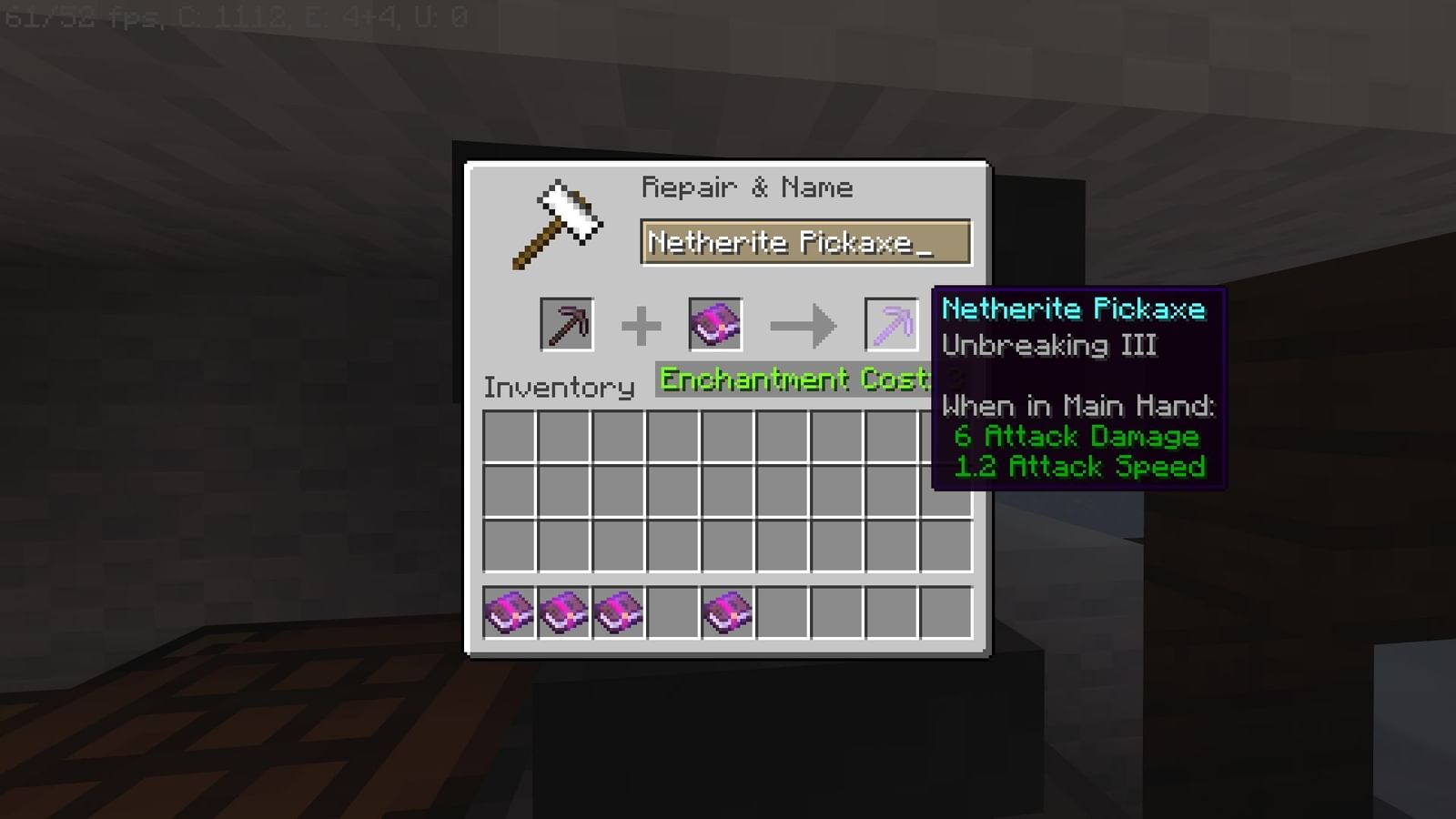This screenshot has width=1456, height=819.
Task: Click the 1.2 Attack Speed stat line
Action: pyautogui.click(x=1081, y=467)
